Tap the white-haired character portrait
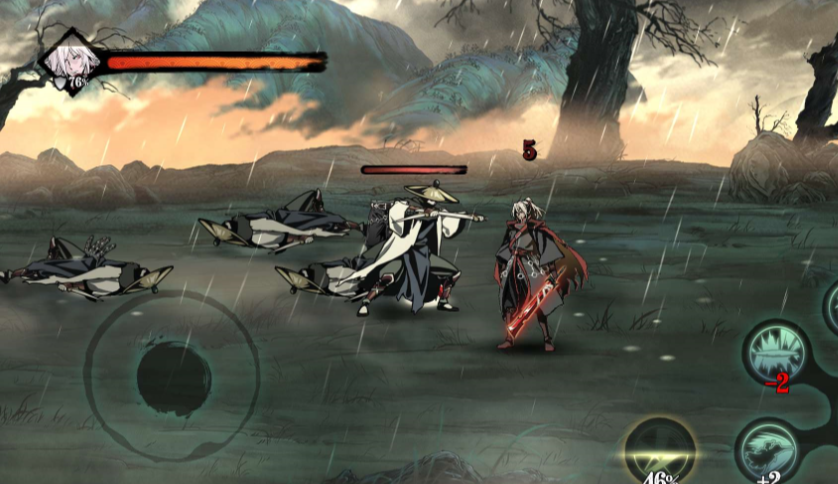This screenshot has height=484, width=838. click(71, 61)
